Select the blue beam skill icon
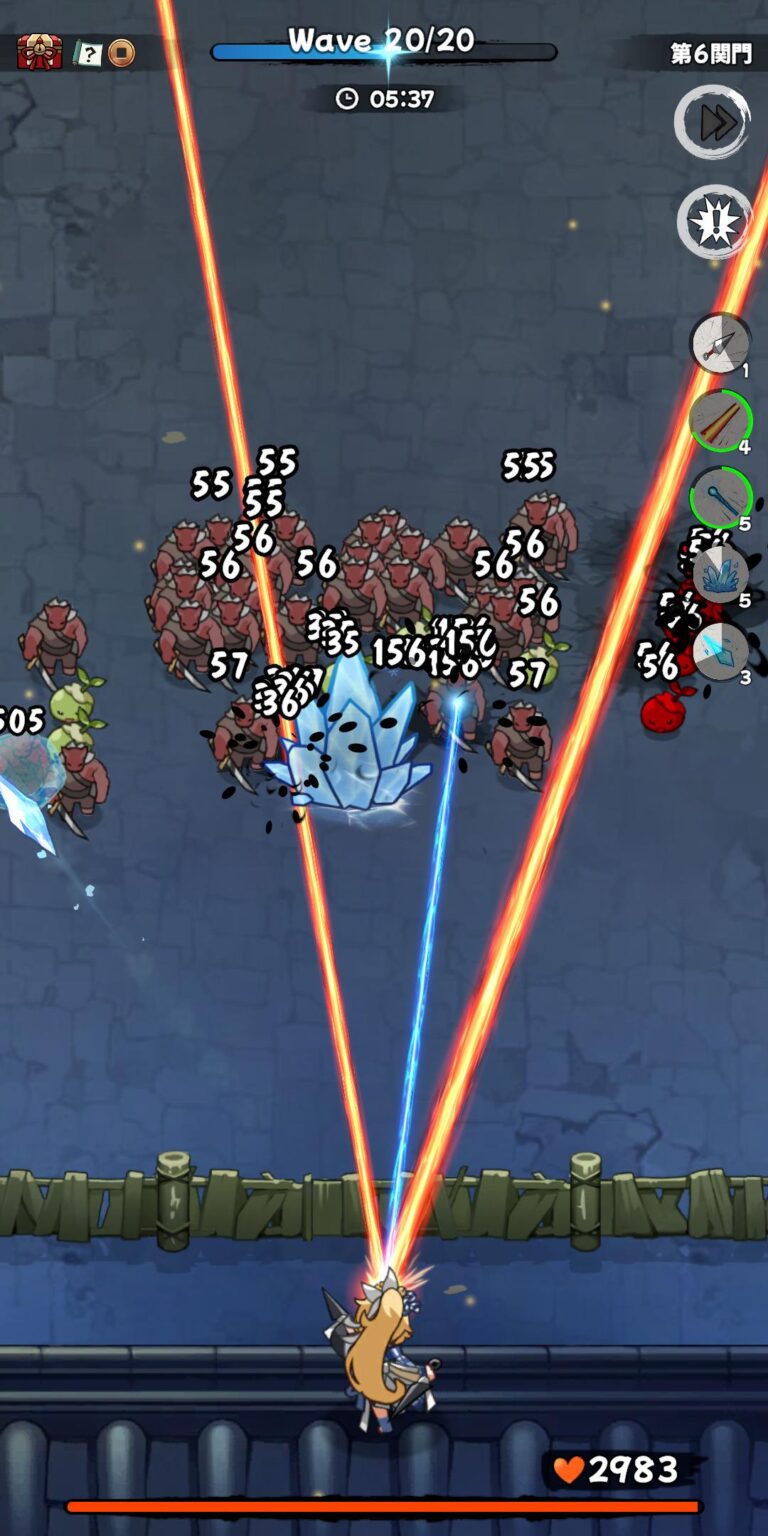The width and height of the screenshot is (768, 1536). (x=720, y=497)
